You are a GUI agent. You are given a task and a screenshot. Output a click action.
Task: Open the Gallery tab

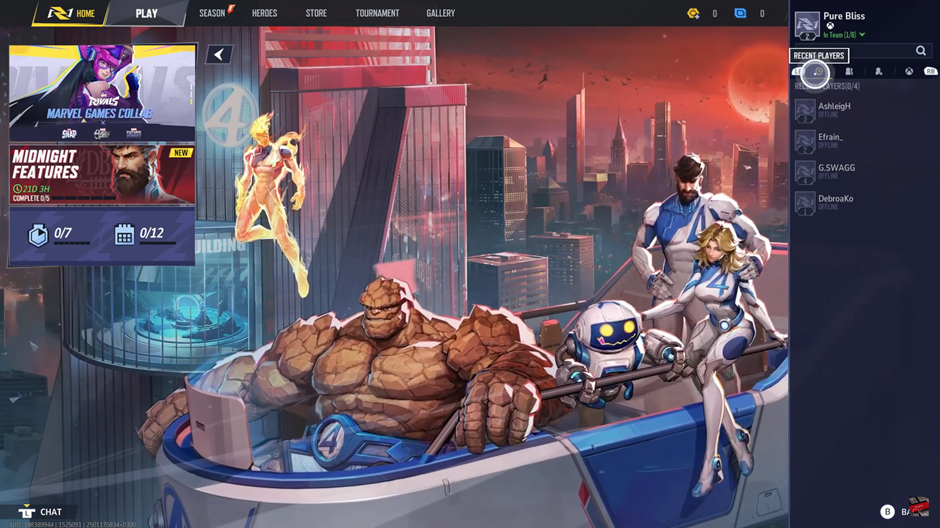tap(440, 14)
